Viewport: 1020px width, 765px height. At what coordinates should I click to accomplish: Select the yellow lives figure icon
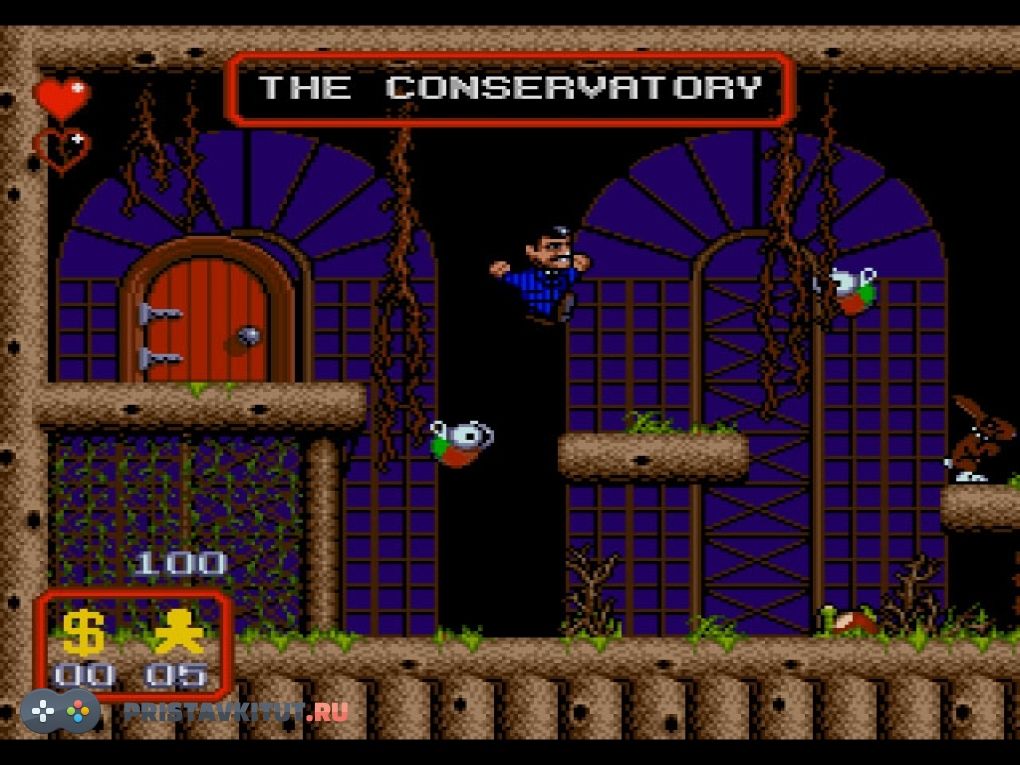coord(178,632)
